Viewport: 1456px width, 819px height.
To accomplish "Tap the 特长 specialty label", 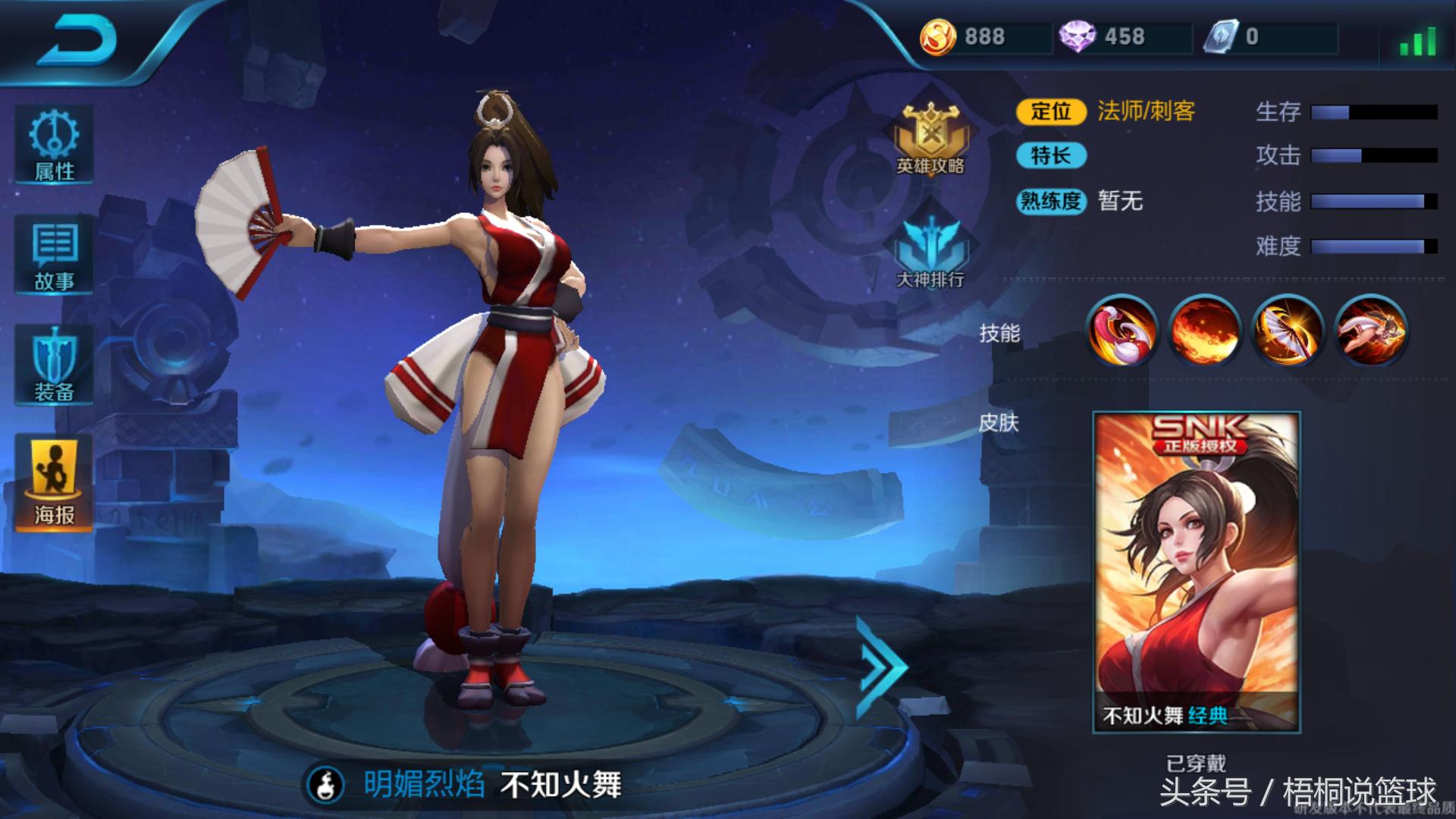I will tap(1053, 157).
